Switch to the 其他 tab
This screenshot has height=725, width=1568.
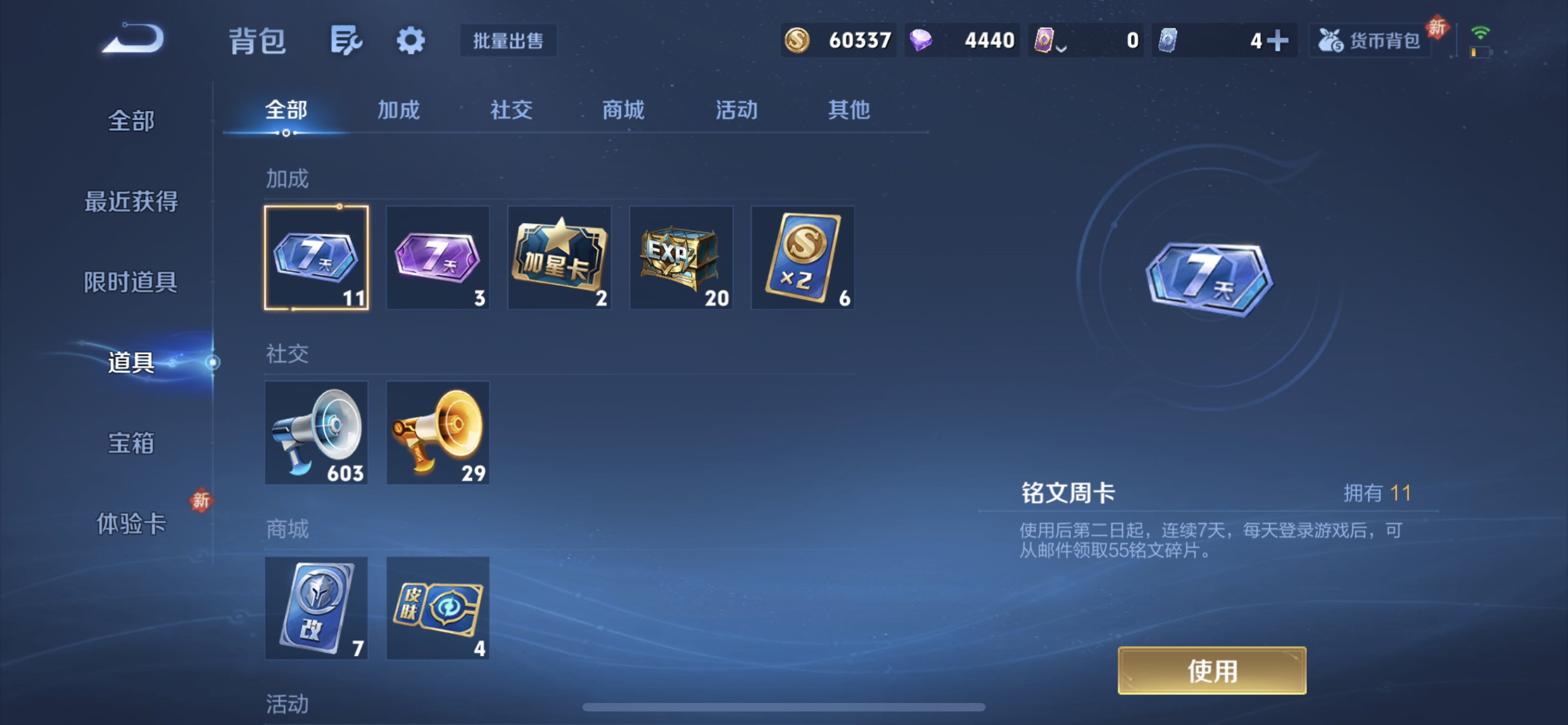click(x=849, y=110)
